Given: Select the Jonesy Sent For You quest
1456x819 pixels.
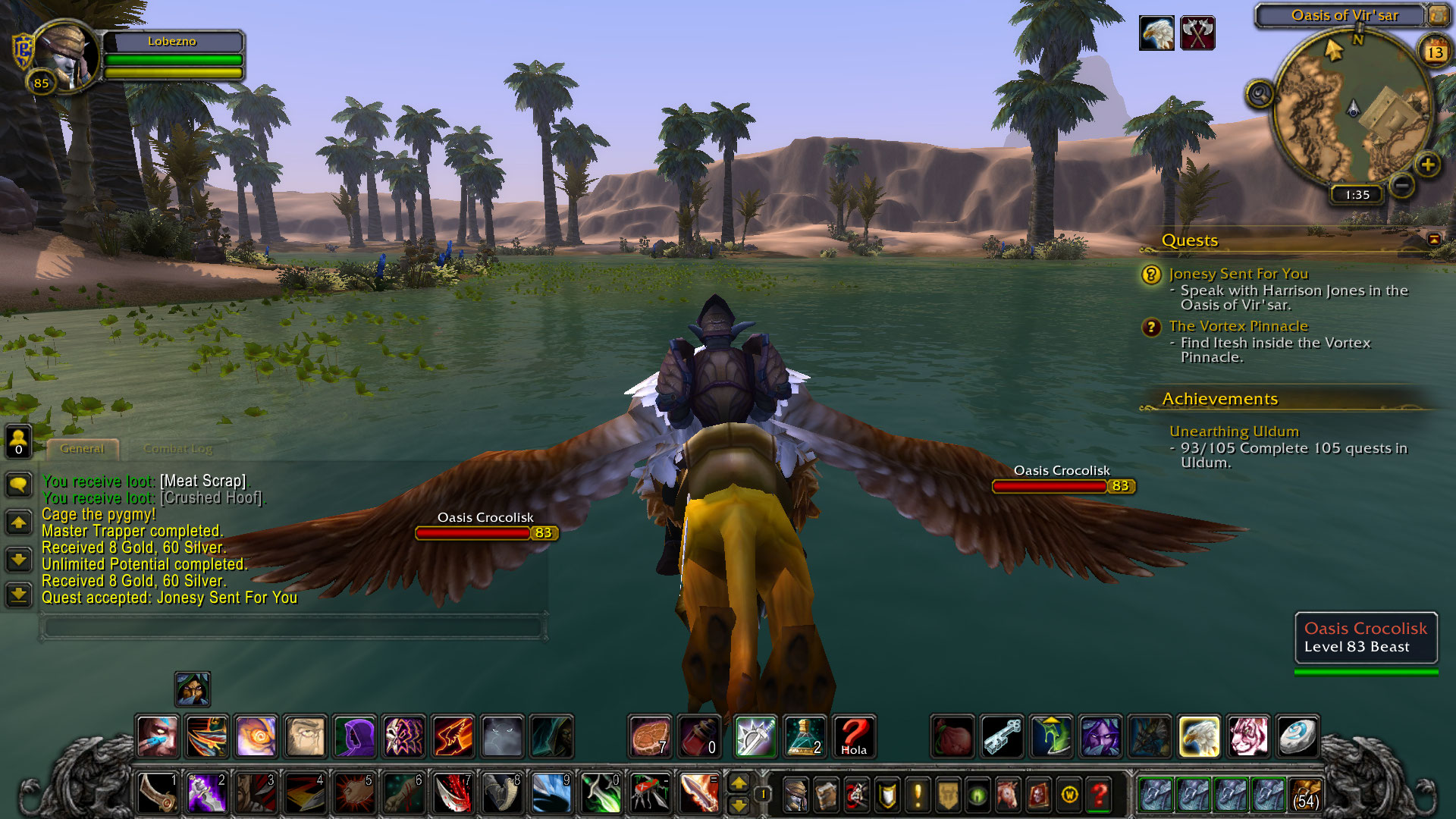Looking at the screenshot, I should [1238, 274].
